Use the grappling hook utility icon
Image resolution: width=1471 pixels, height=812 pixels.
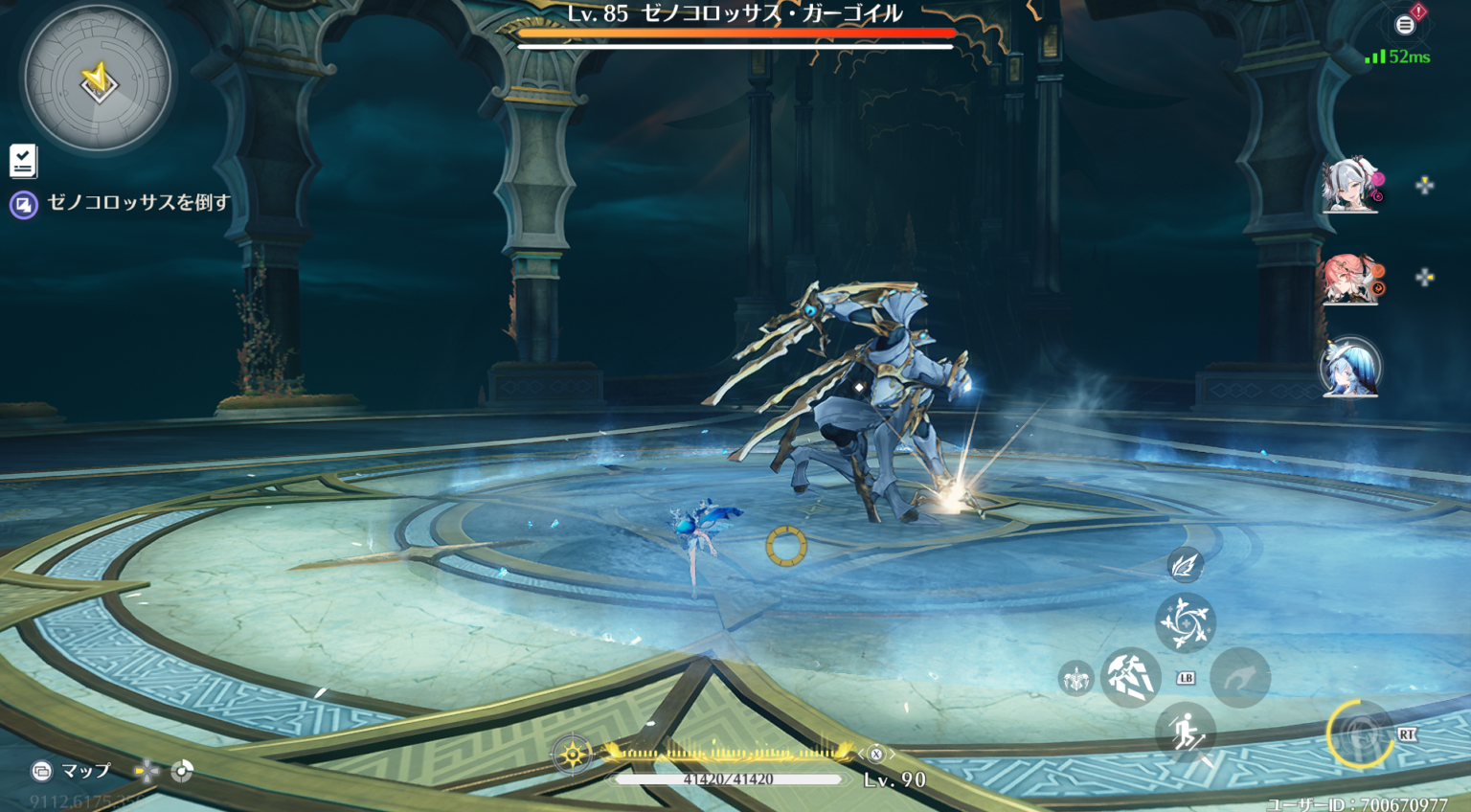[x=1242, y=678]
